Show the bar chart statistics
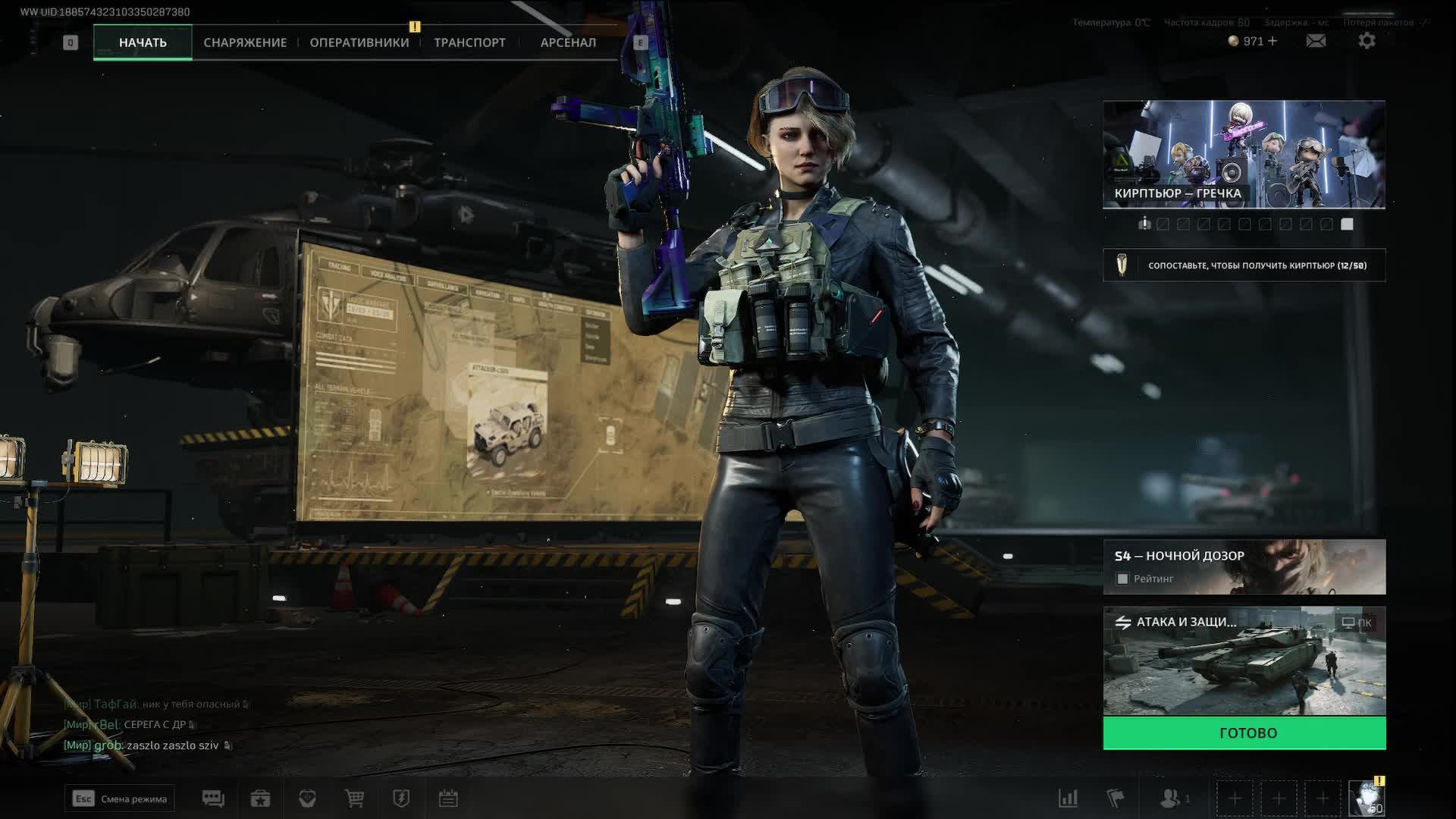The height and width of the screenshot is (819, 1456). tap(1068, 798)
